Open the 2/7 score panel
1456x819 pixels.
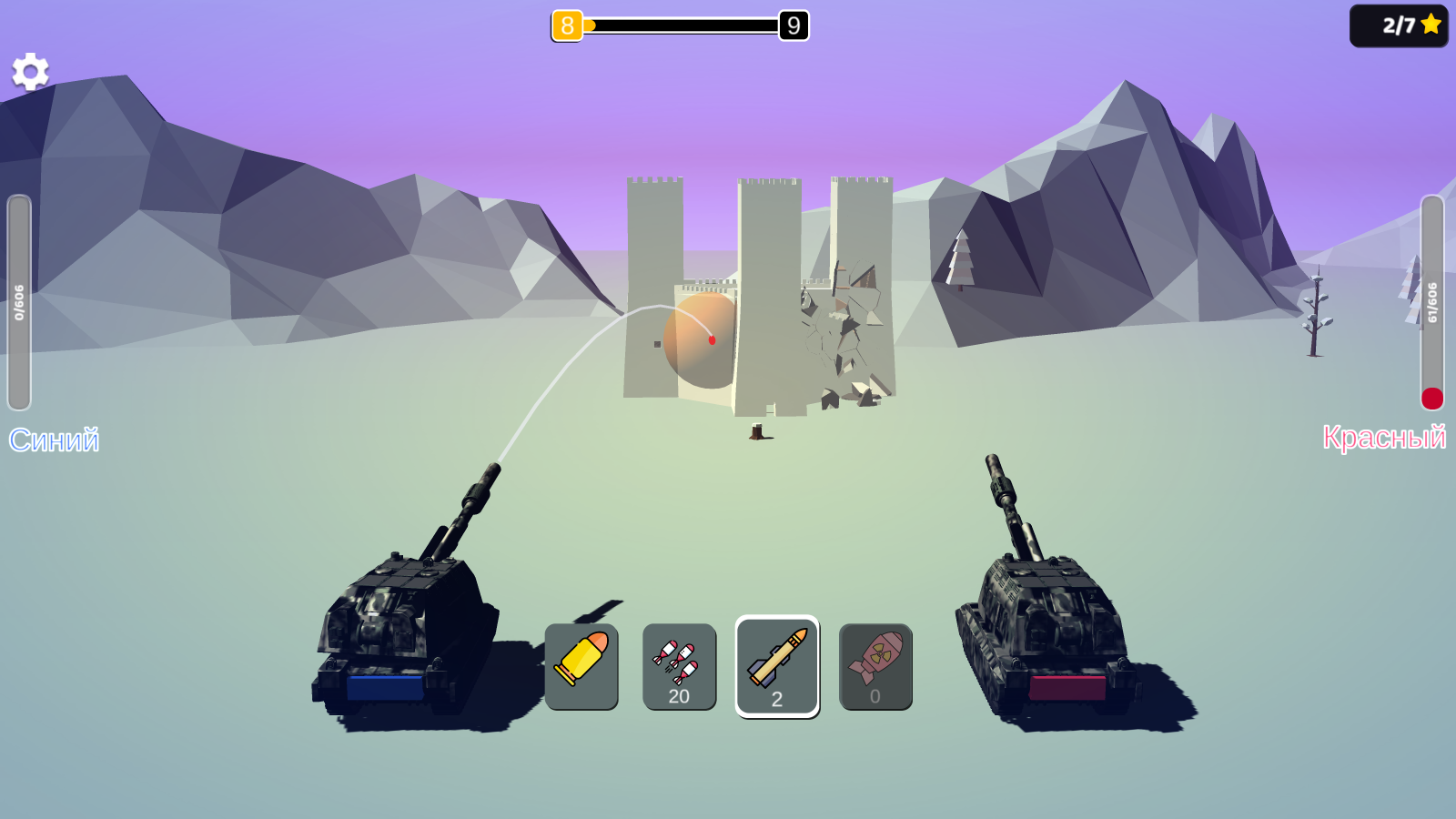(x=1399, y=26)
